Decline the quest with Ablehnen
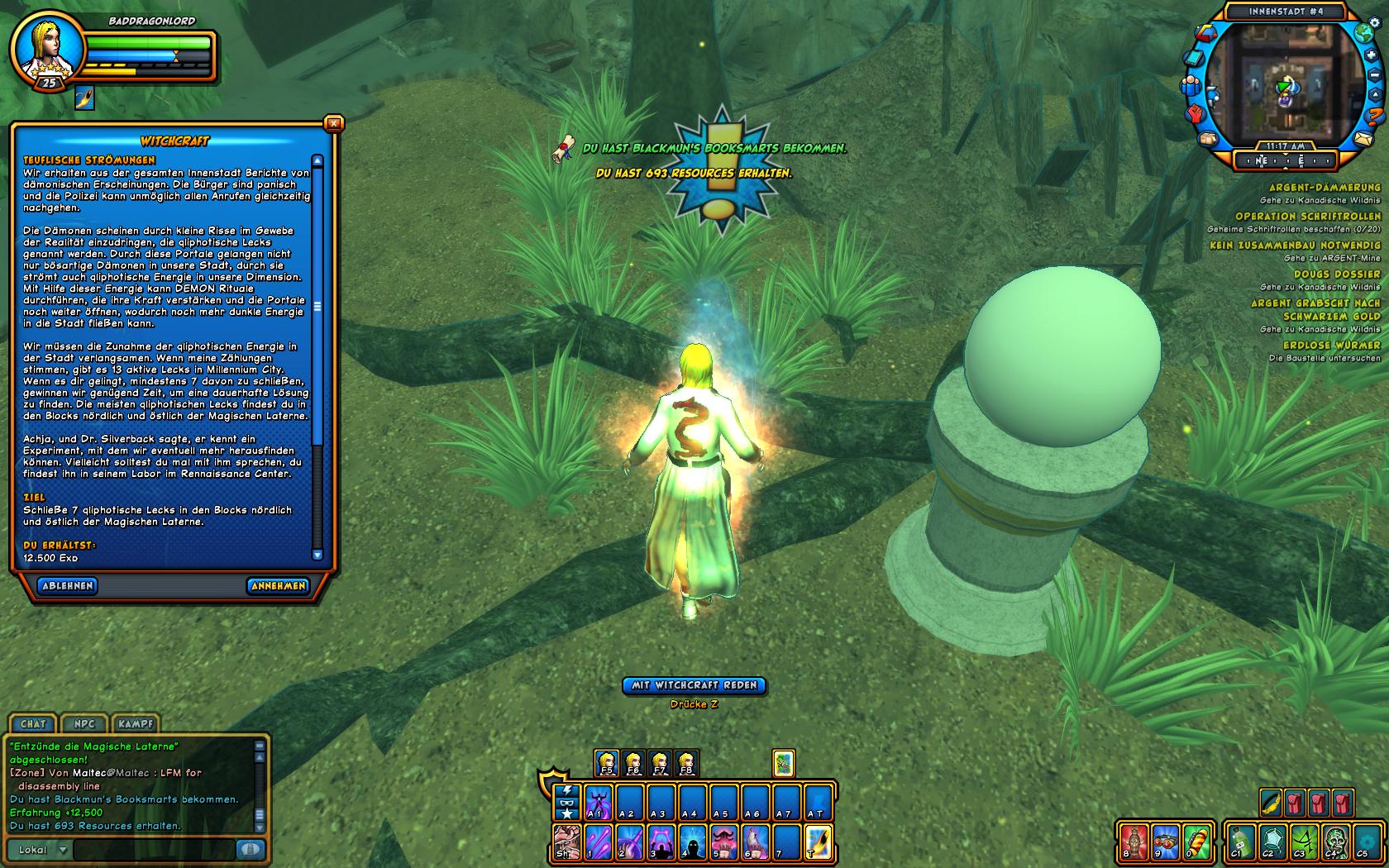 point(68,586)
